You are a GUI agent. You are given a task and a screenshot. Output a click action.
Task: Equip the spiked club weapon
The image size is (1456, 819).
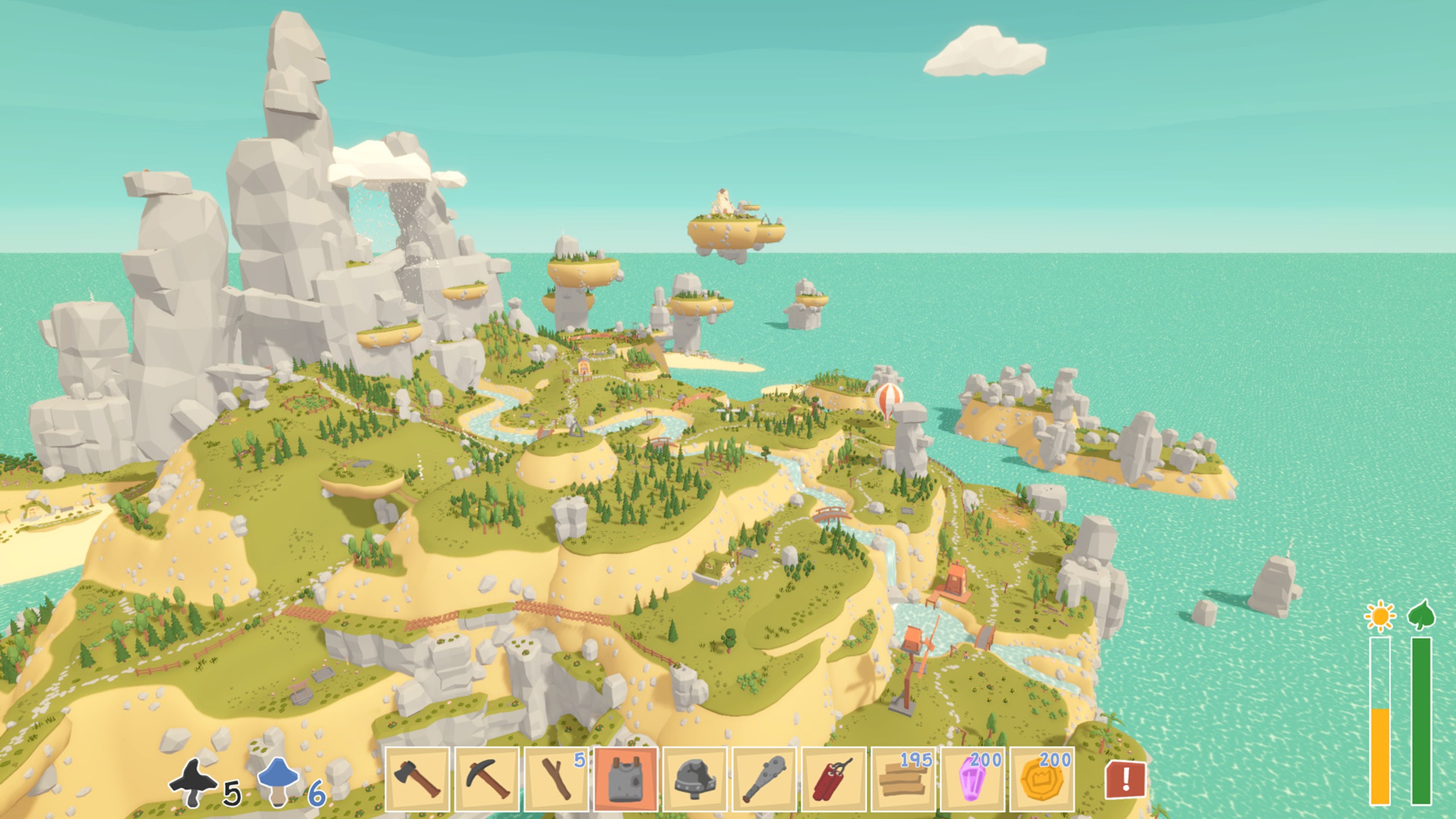tap(764, 779)
